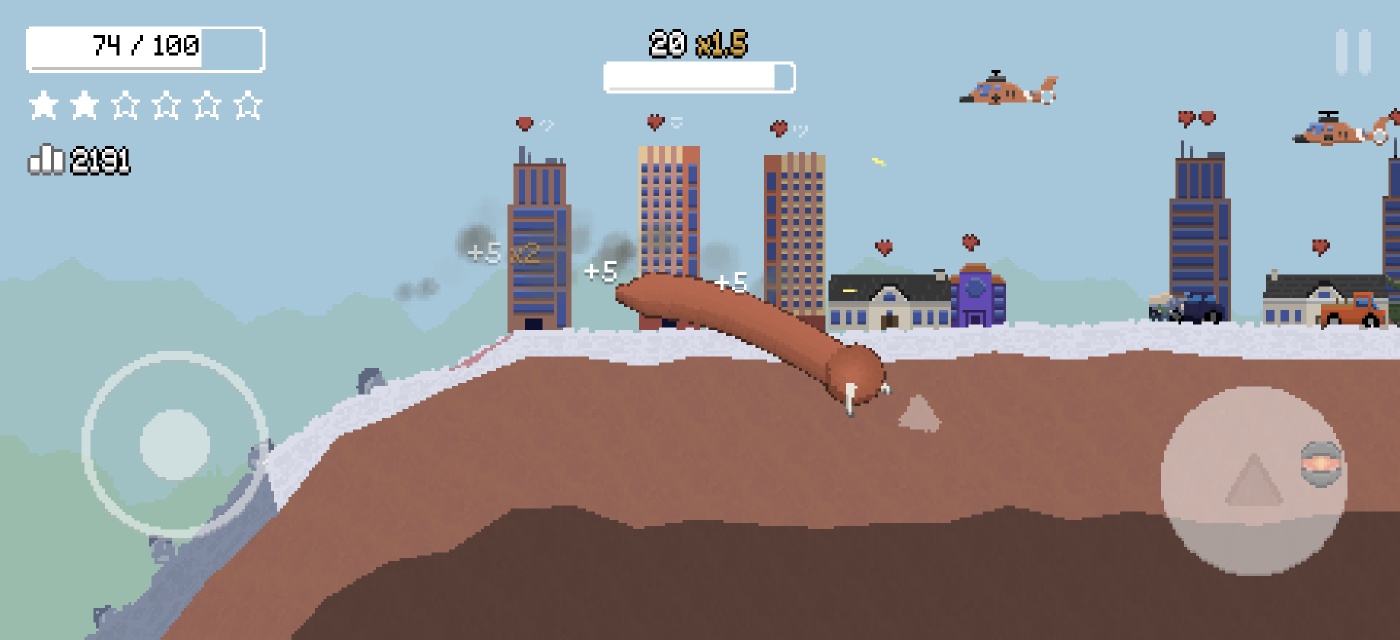
Task: Tap the virtual joystick thumb pad
Action: point(175,443)
